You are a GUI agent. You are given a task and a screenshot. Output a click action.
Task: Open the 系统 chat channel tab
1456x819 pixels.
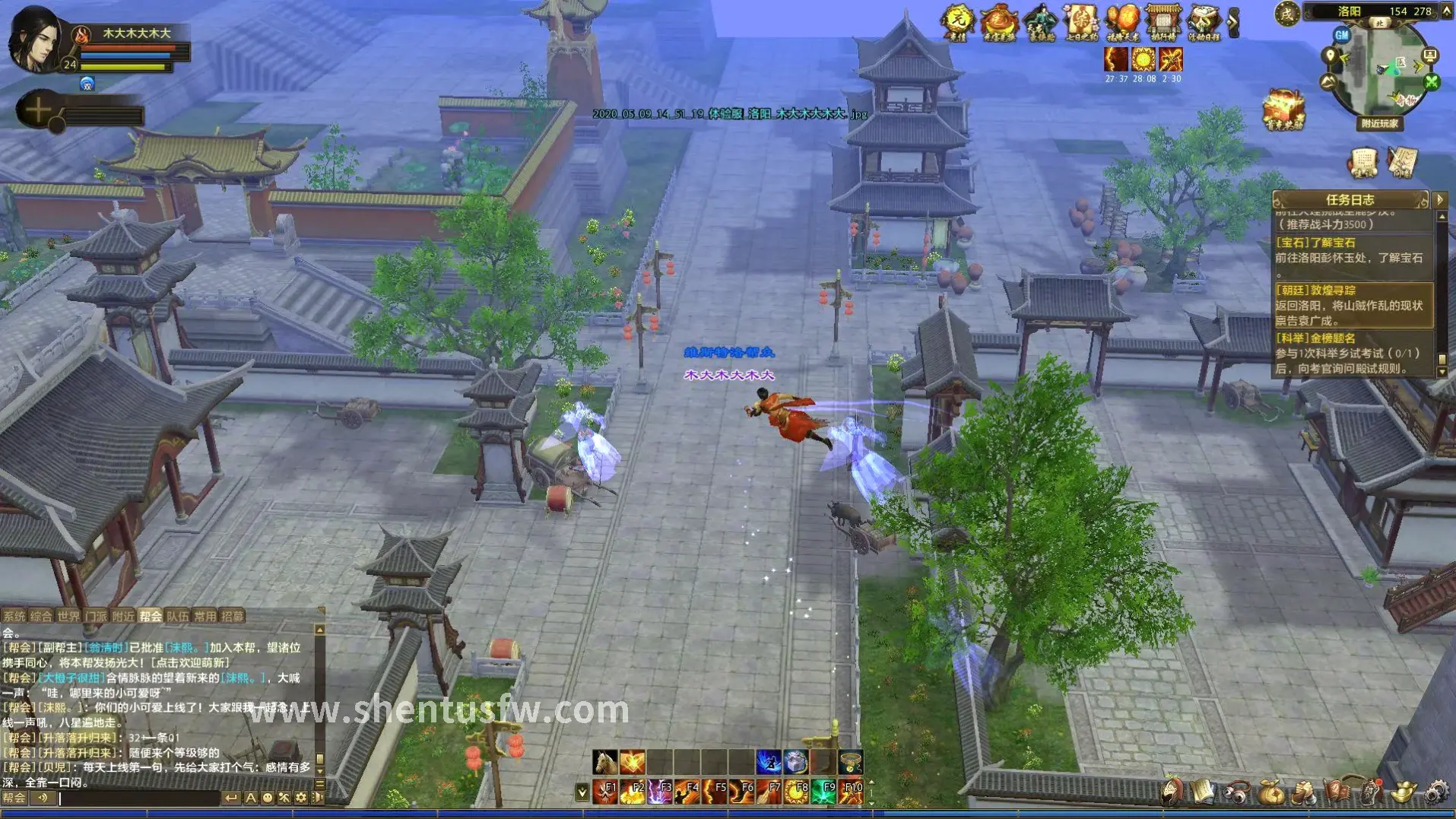(x=14, y=616)
